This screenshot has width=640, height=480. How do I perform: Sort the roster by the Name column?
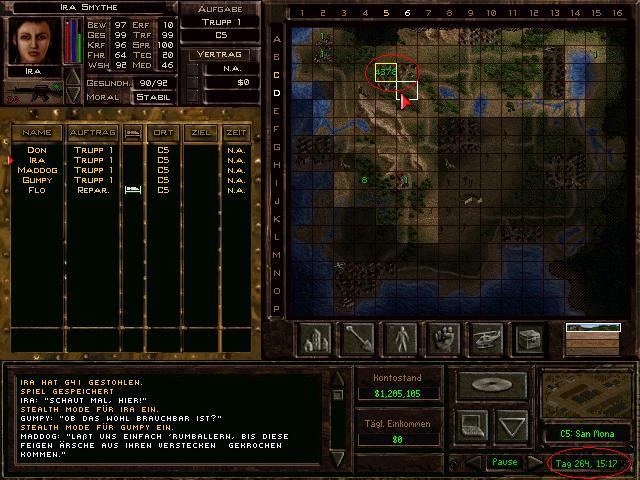[37, 132]
